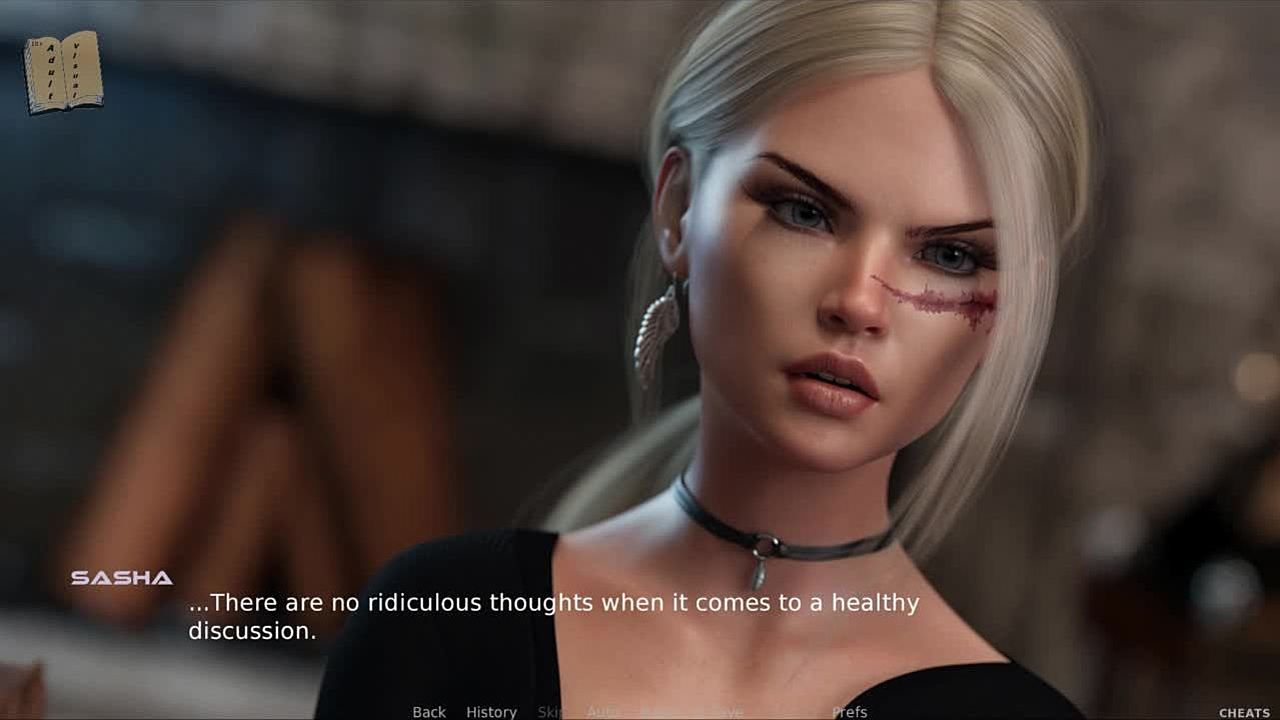Go back to the previous dialogue line
Screen dimensions: 1280x720
(429, 712)
